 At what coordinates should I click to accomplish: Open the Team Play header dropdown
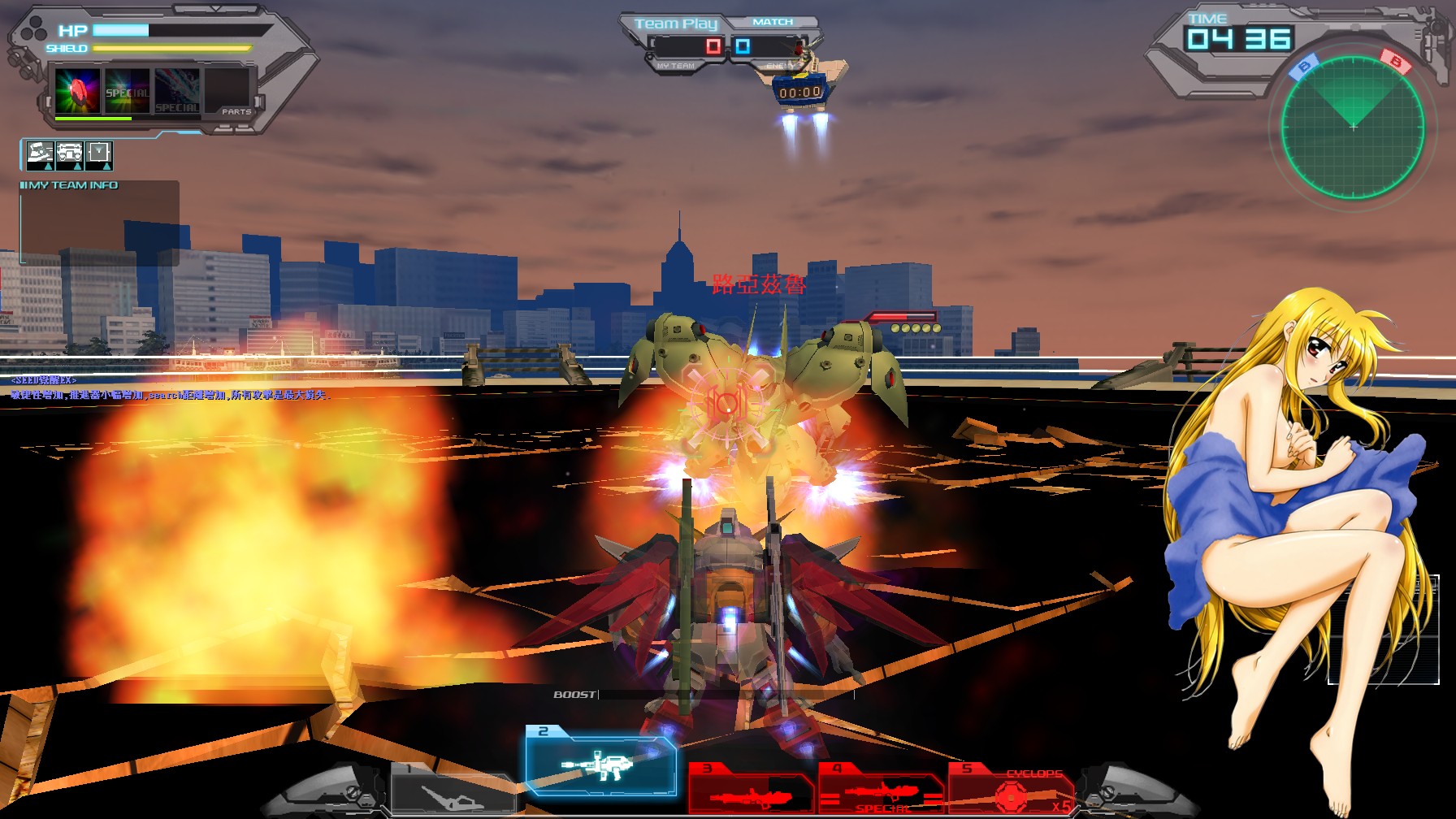677,23
